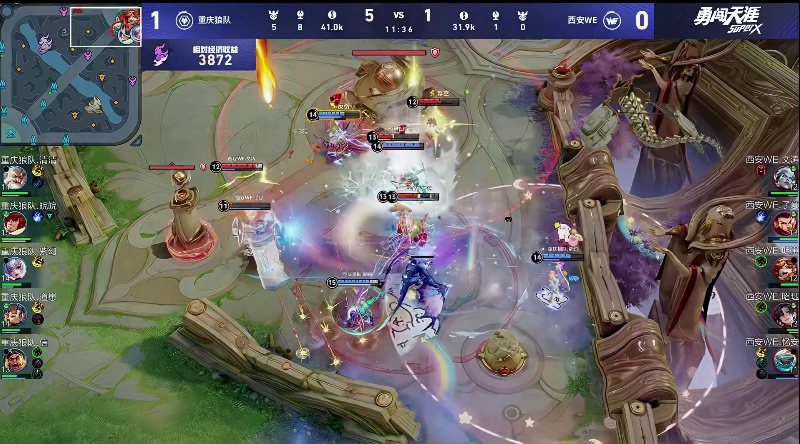Screen dimensions: 800x444
Task: Select the third 西安WE player portrait
Action: coord(785,269)
